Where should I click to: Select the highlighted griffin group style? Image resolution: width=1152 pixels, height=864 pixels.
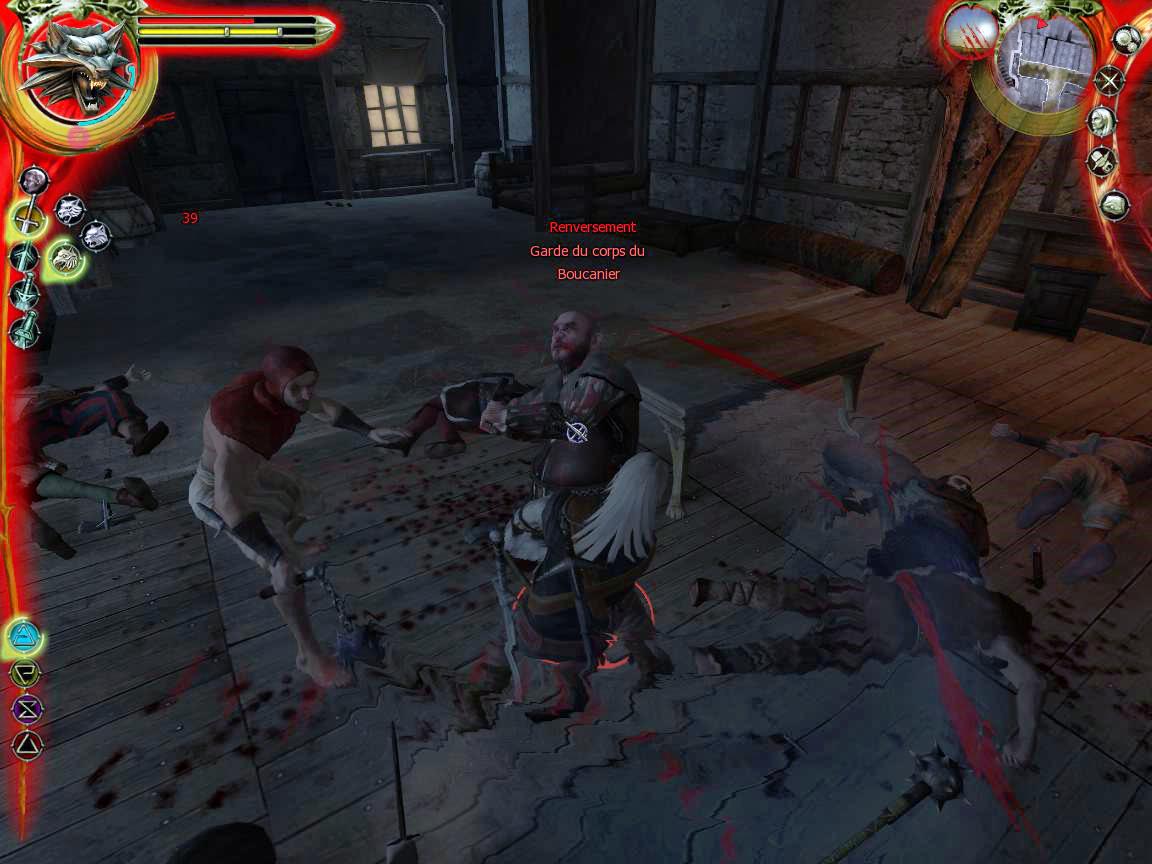point(65,259)
